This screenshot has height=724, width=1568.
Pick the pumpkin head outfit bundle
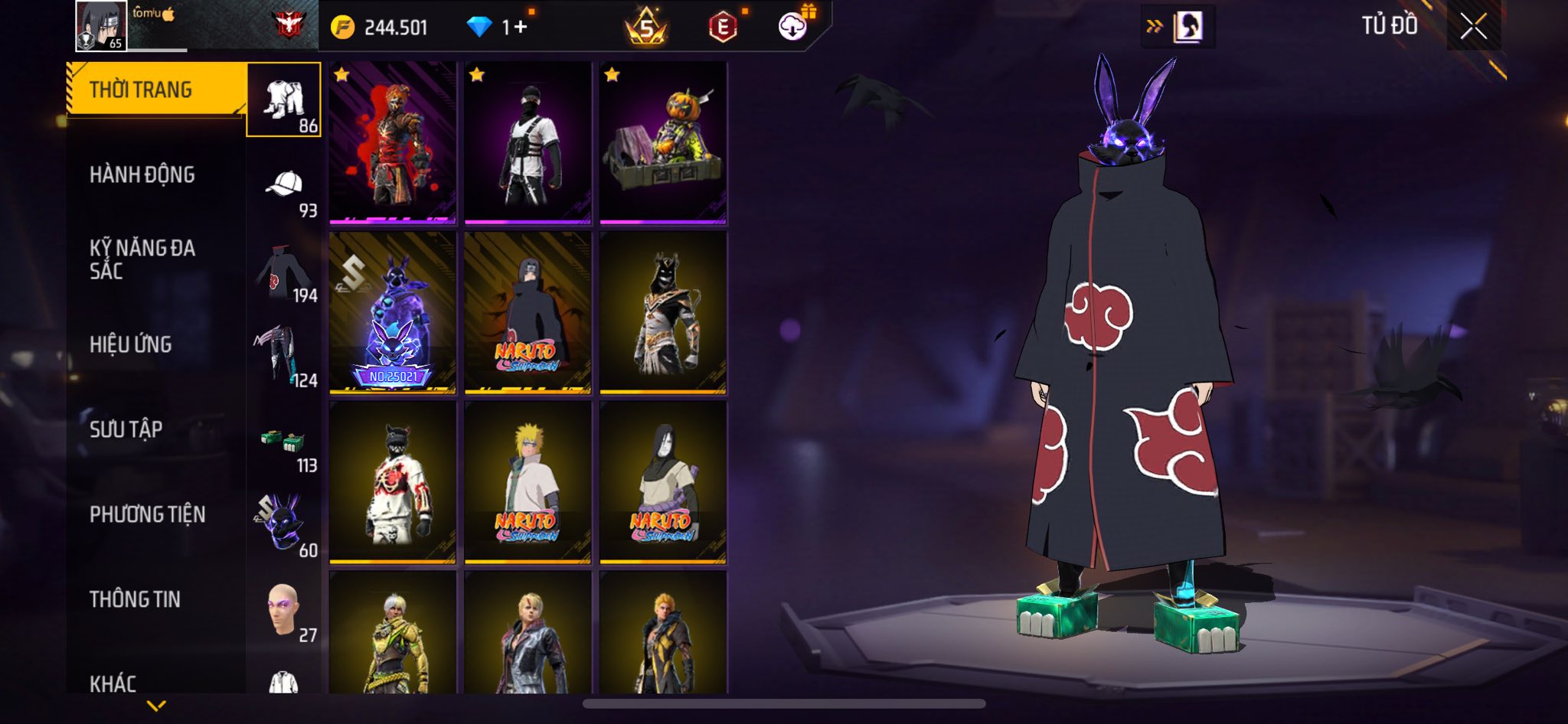(x=663, y=143)
